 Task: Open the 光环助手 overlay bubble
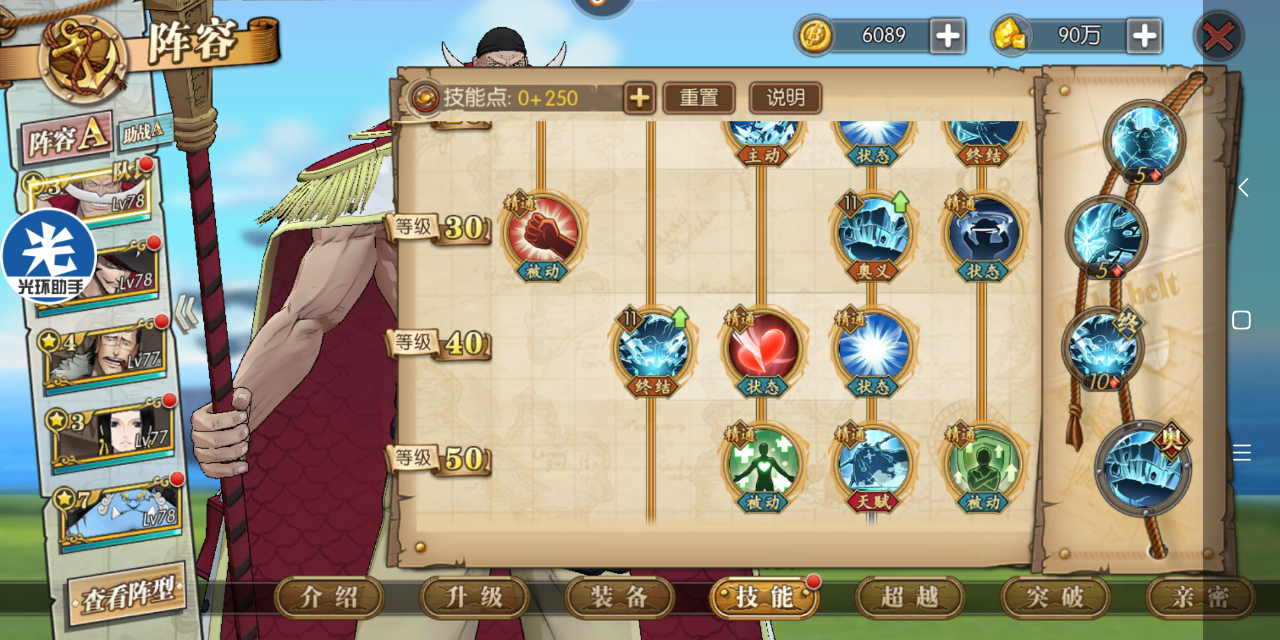tap(48, 257)
